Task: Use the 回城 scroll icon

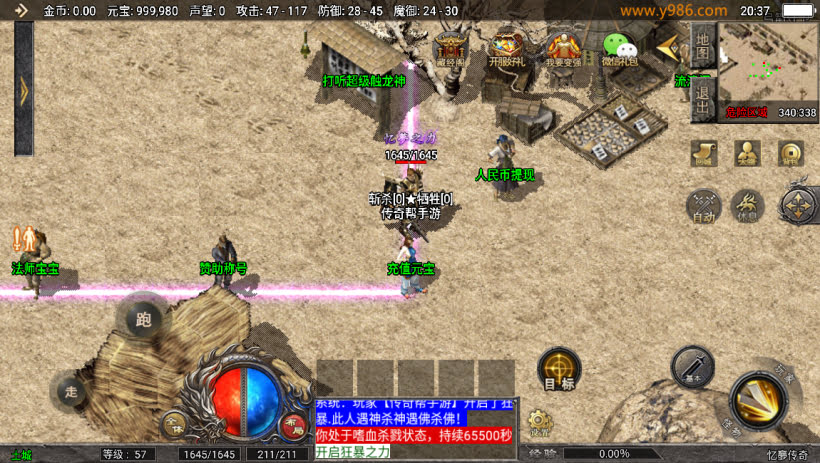Action: (704, 153)
